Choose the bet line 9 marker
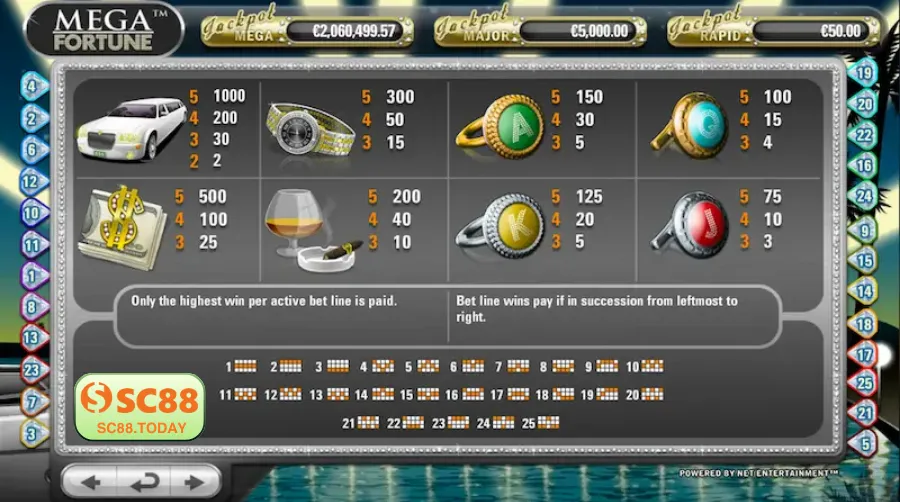900x502 pixels. pos(866,229)
